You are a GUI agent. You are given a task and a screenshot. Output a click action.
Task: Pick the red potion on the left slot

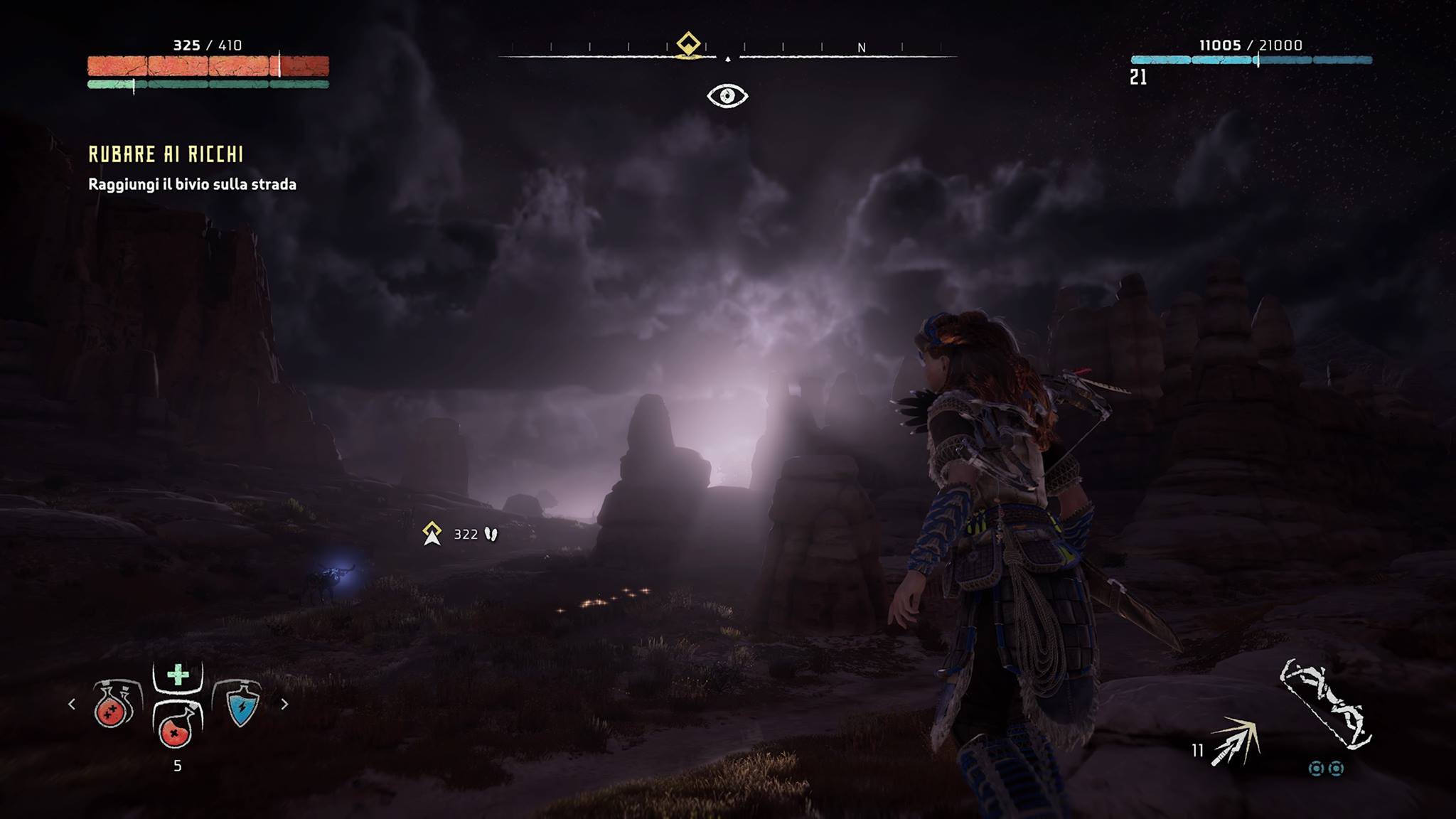113,705
